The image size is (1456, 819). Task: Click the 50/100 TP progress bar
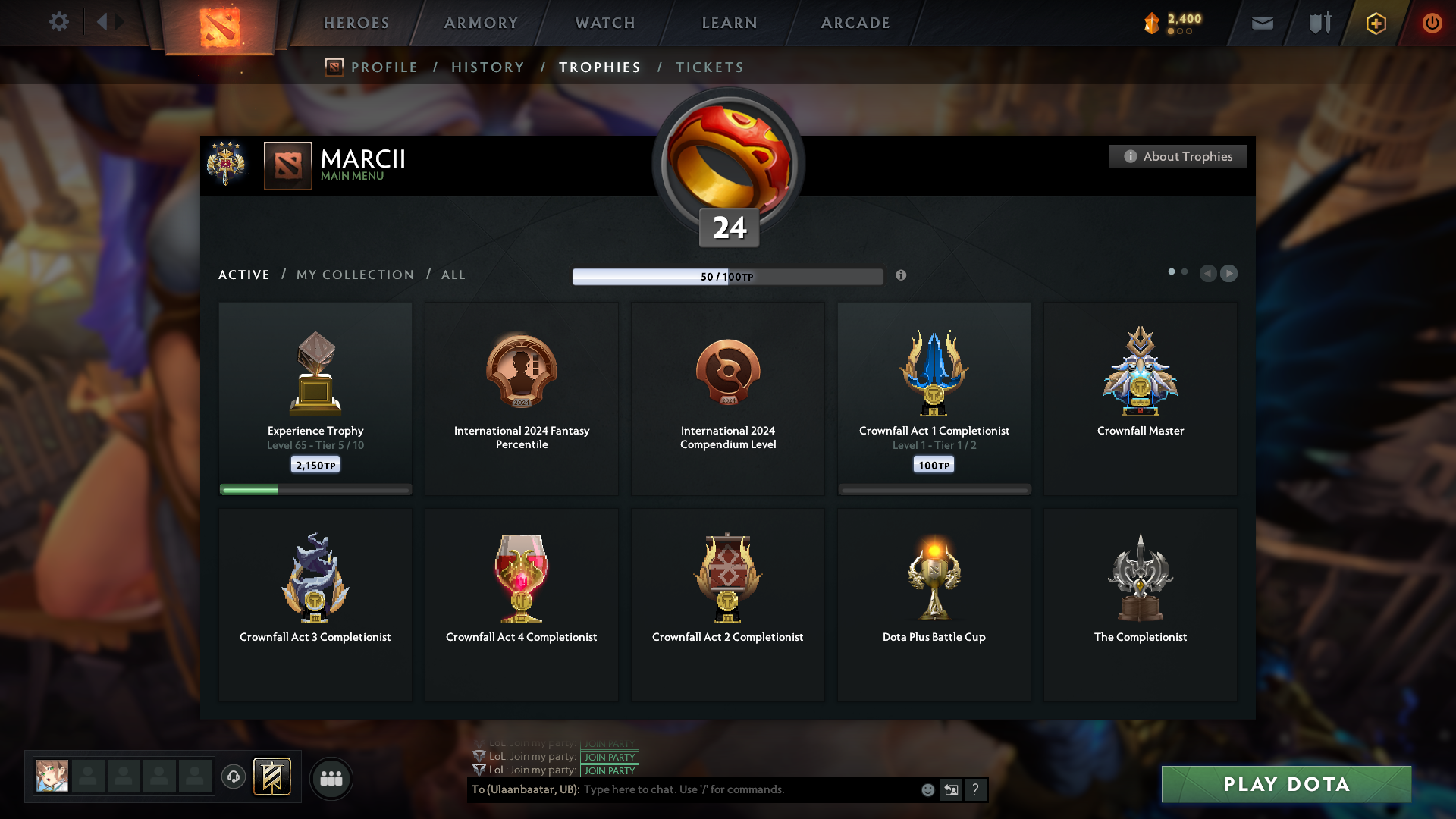(x=727, y=276)
